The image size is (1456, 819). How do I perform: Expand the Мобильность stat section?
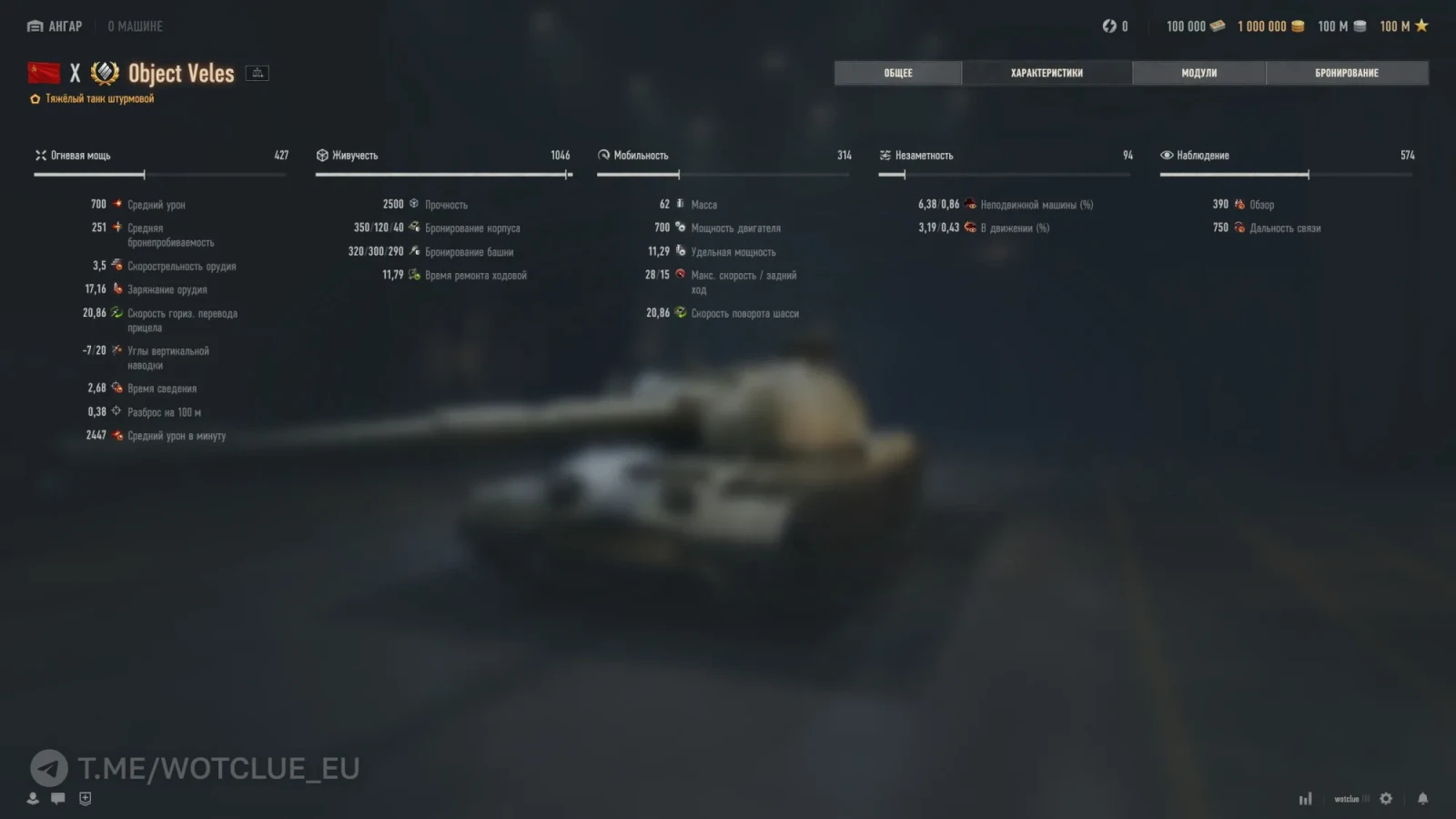click(x=603, y=155)
